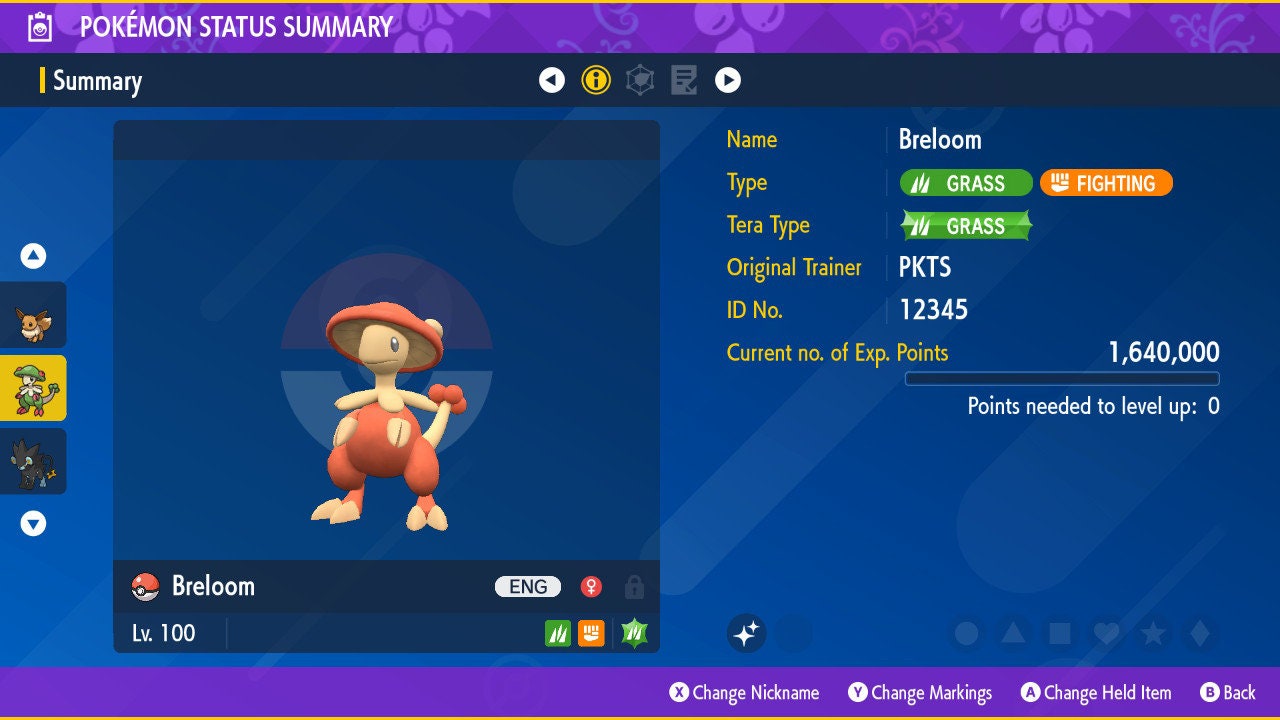Toggle the star marking
Viewport: 1280px width, 720px height.
tap(1153, 633)
